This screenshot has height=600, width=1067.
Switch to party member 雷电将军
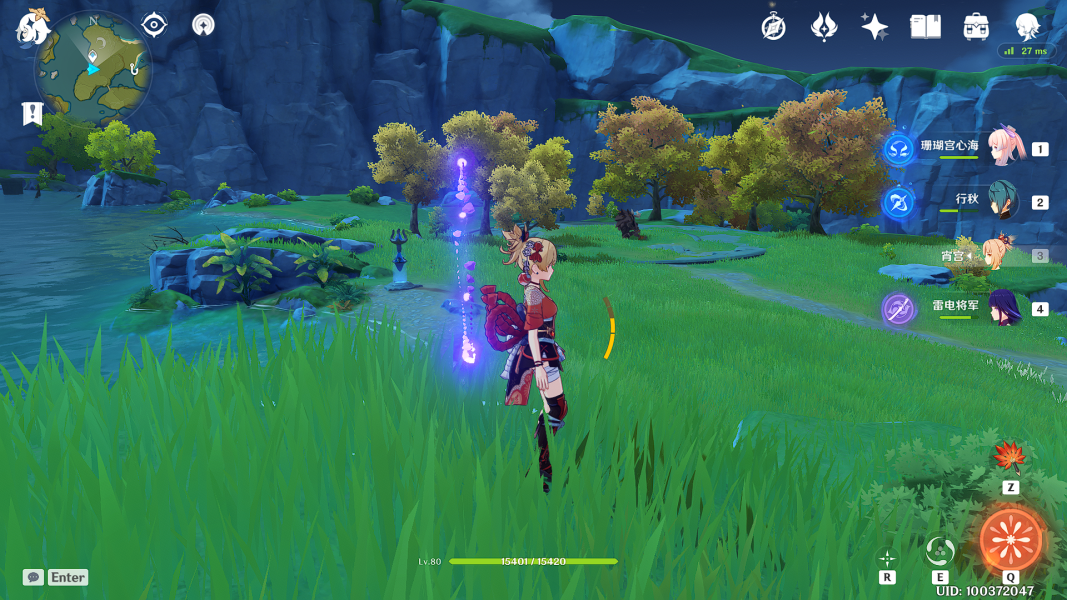[1004, 308]
